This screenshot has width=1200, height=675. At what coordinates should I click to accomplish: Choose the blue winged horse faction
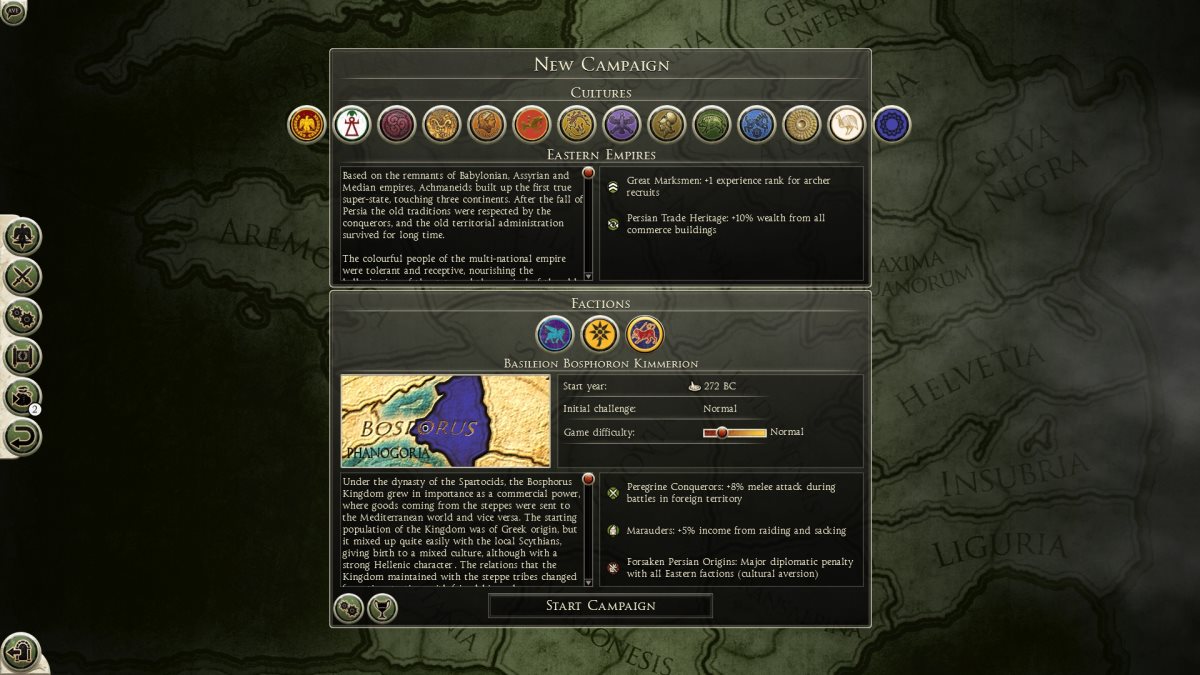[x=555, y=334]
